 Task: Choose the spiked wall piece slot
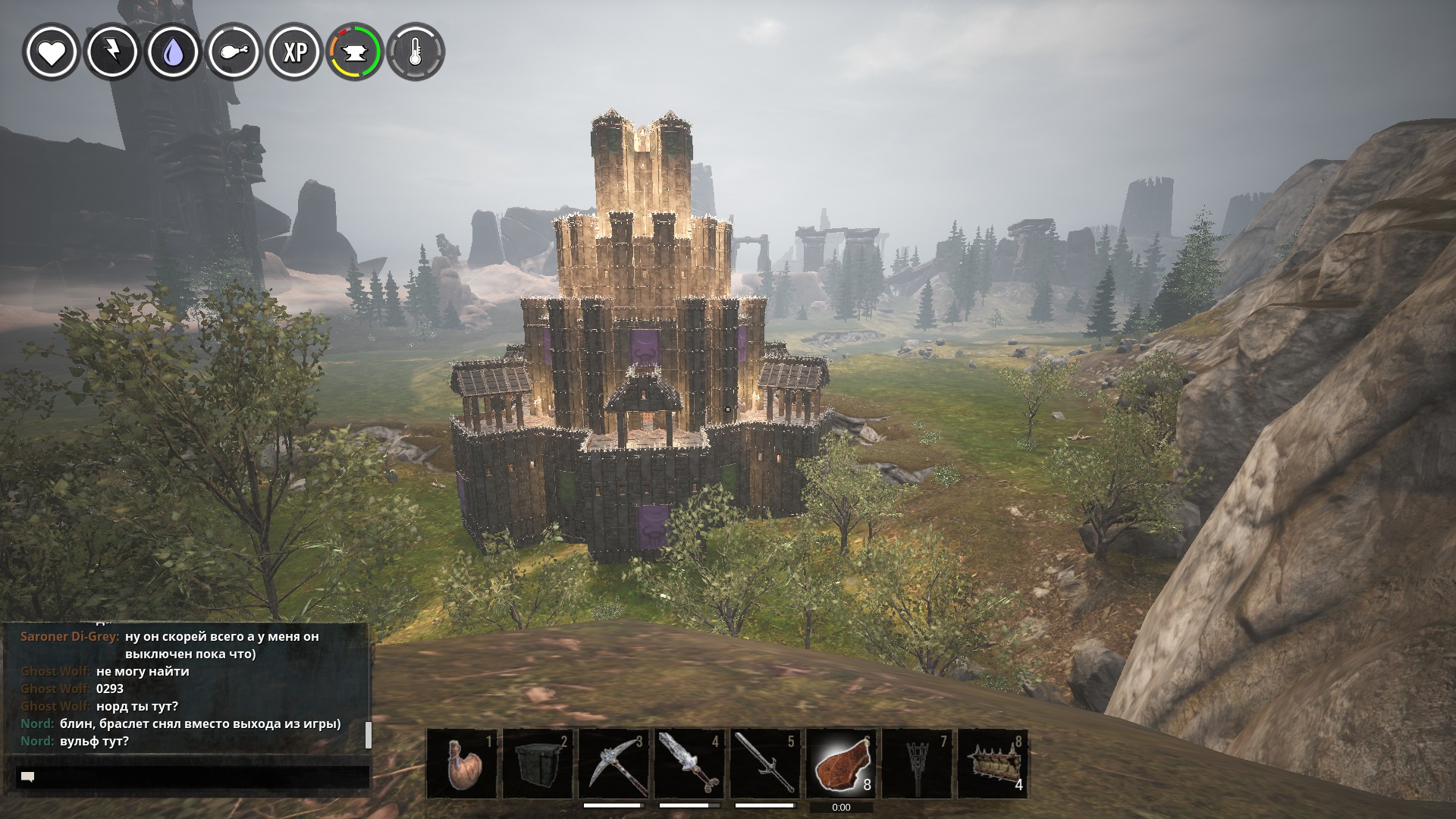993,764
